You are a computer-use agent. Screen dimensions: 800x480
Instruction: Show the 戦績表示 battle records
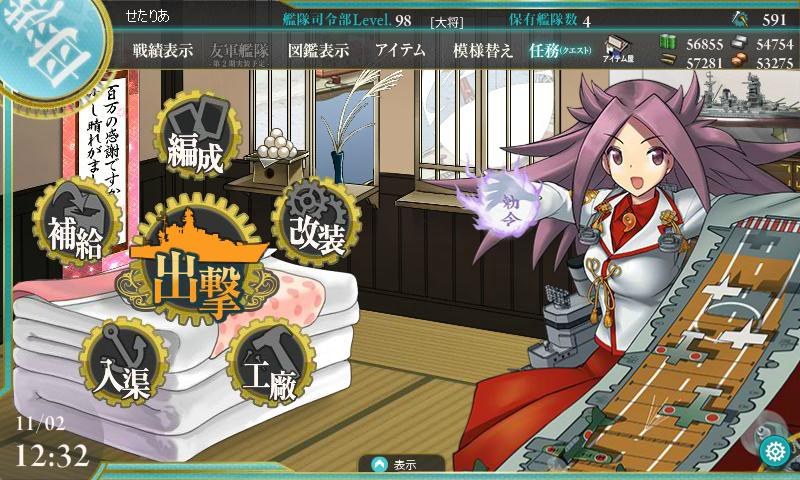coord(162,51)
